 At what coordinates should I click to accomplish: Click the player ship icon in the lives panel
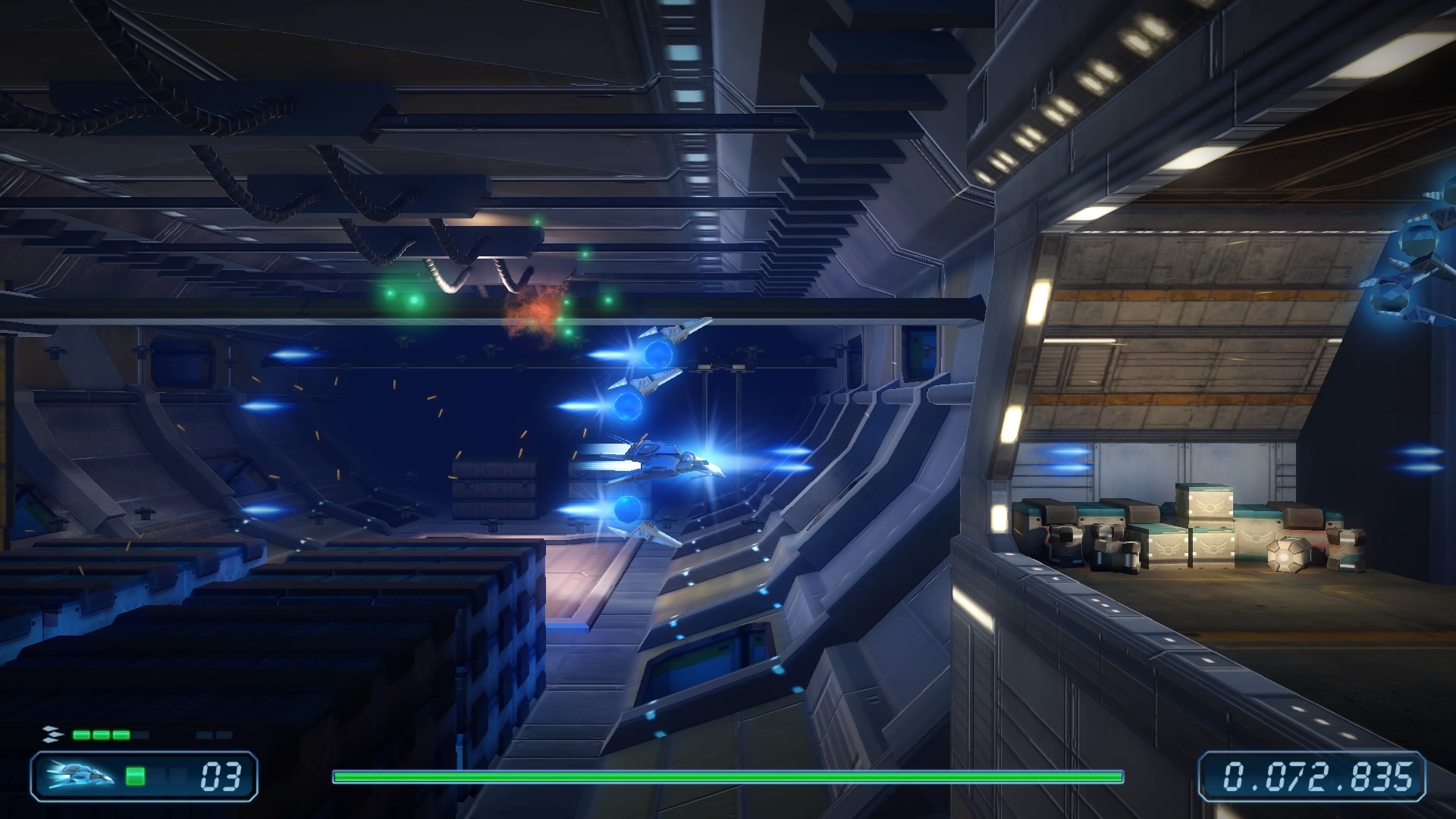(80, 776)
